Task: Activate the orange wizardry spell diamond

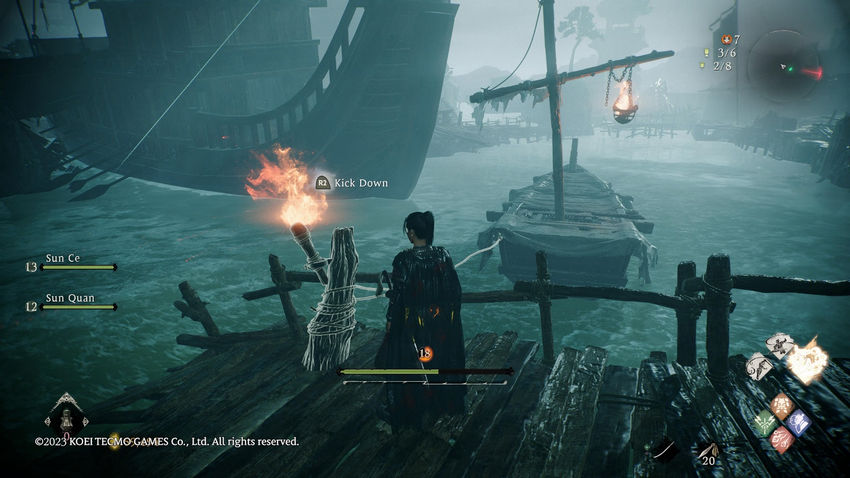Action: [x=781, y=406]
